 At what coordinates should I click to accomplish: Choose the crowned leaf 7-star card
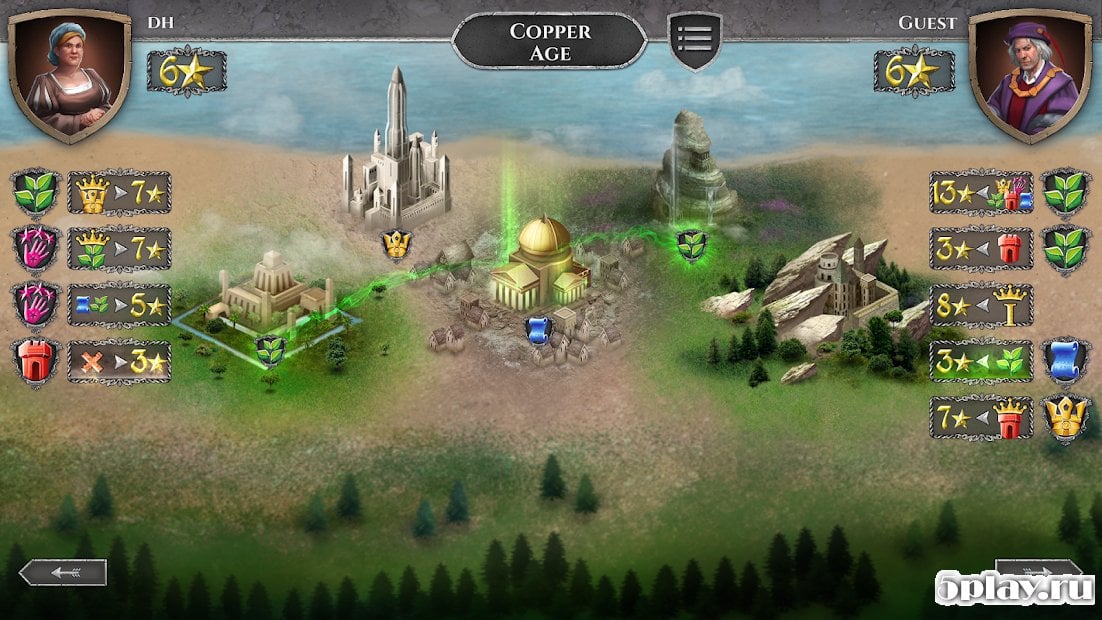(x=119, y=249)
